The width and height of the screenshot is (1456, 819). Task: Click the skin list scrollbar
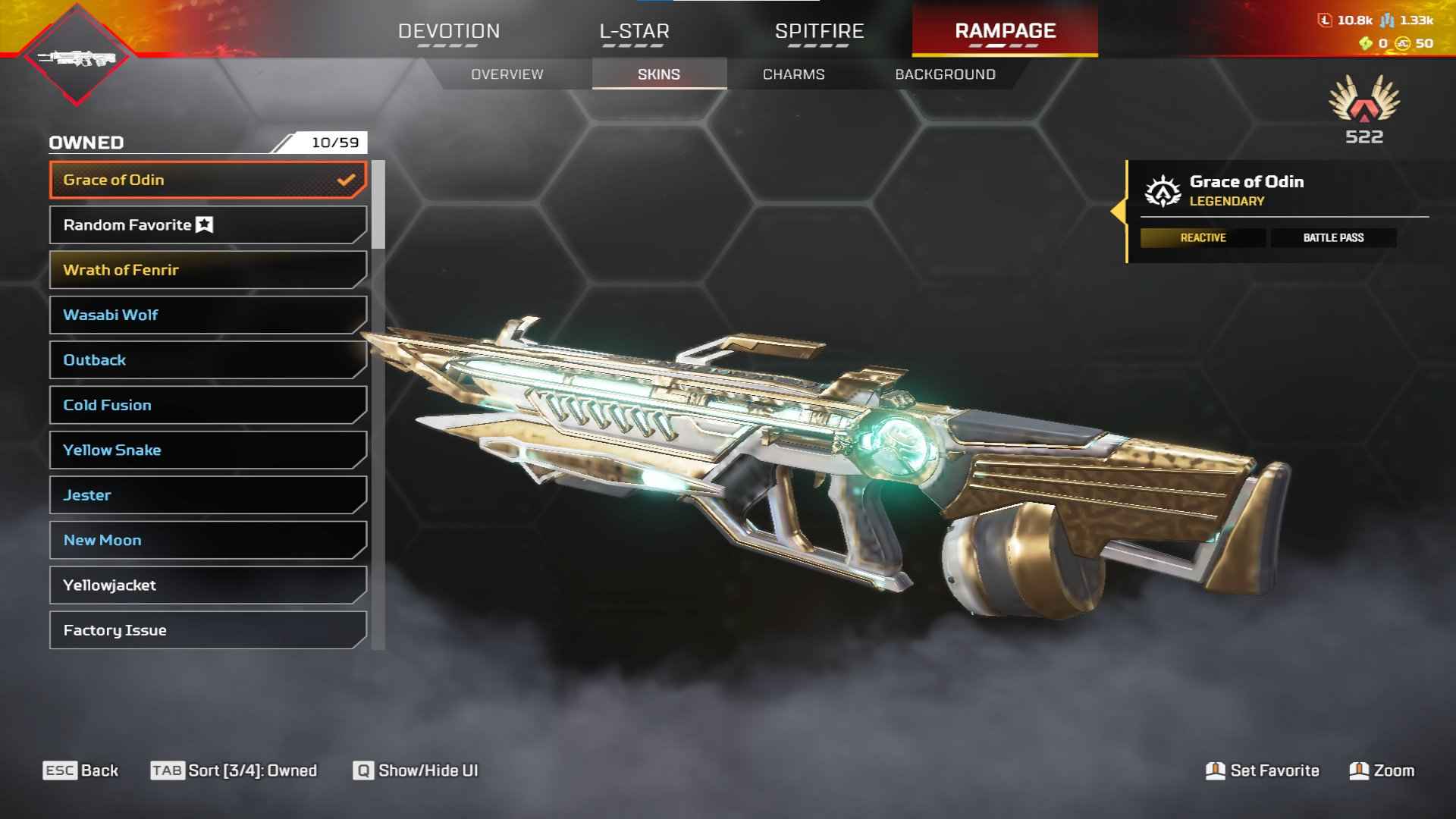coord(378,205)
